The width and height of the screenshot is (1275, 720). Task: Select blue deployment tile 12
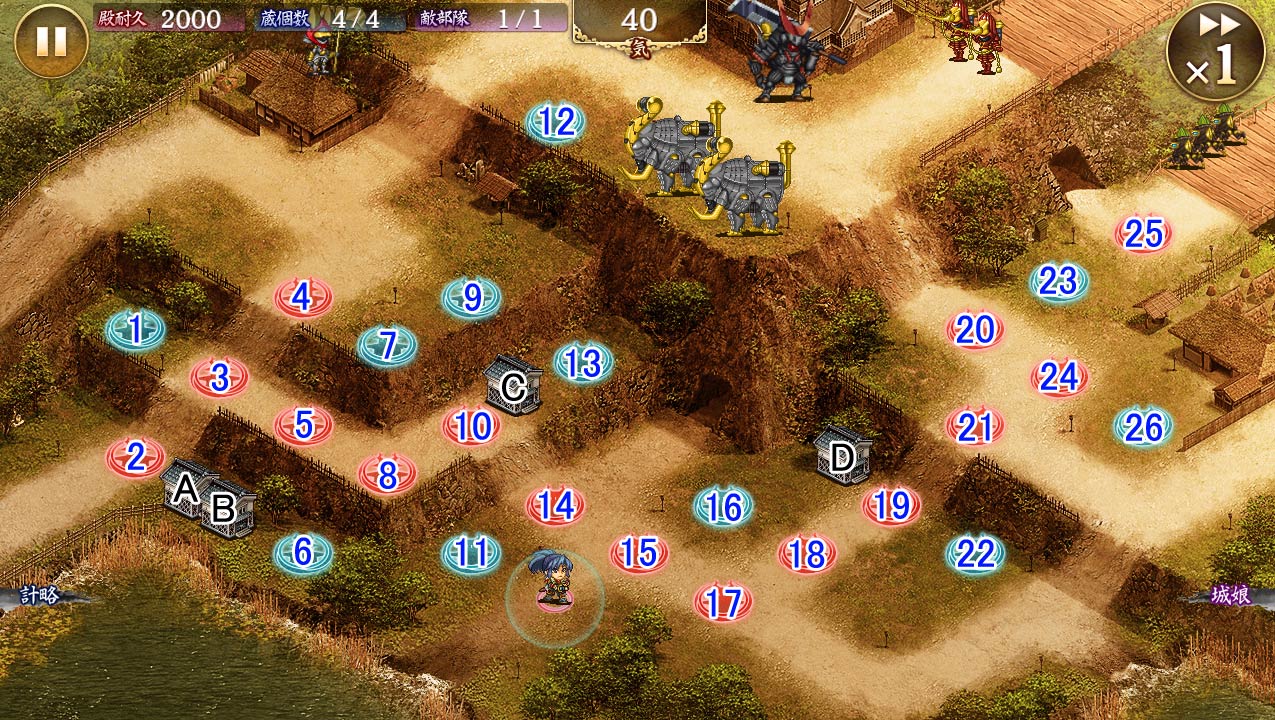556,123
